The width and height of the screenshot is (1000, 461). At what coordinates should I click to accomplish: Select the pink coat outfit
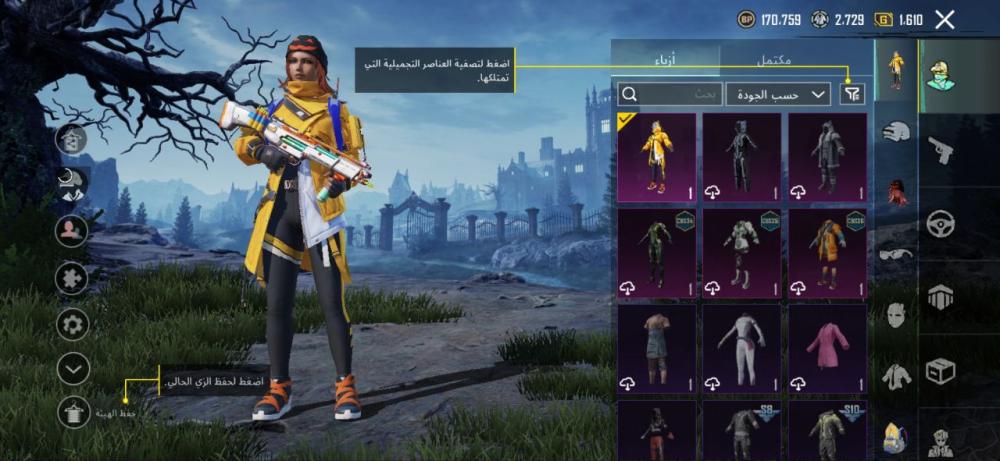(827, 347)
